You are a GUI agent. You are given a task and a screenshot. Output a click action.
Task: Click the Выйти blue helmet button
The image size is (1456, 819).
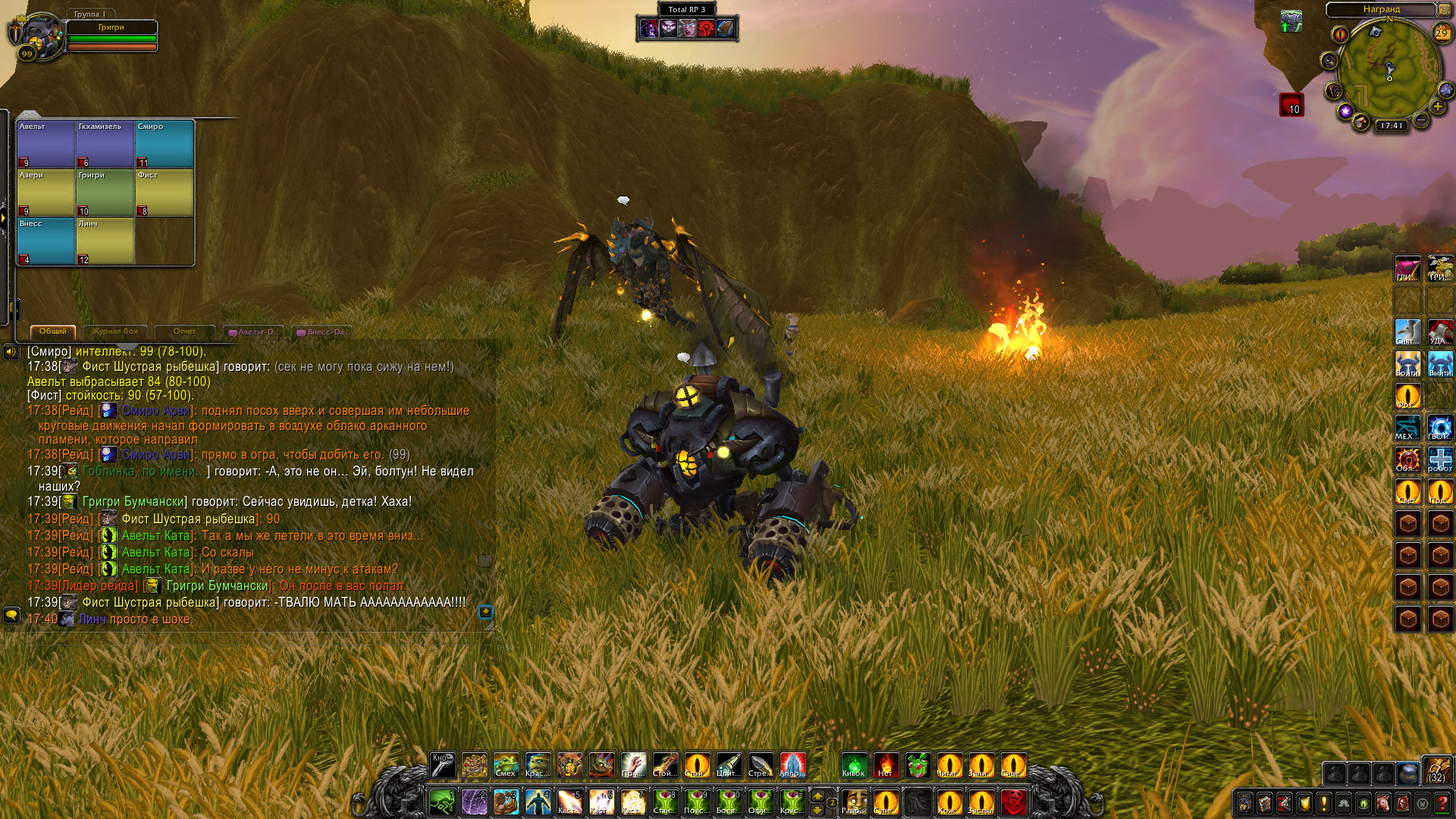[x=1440, y=363]
